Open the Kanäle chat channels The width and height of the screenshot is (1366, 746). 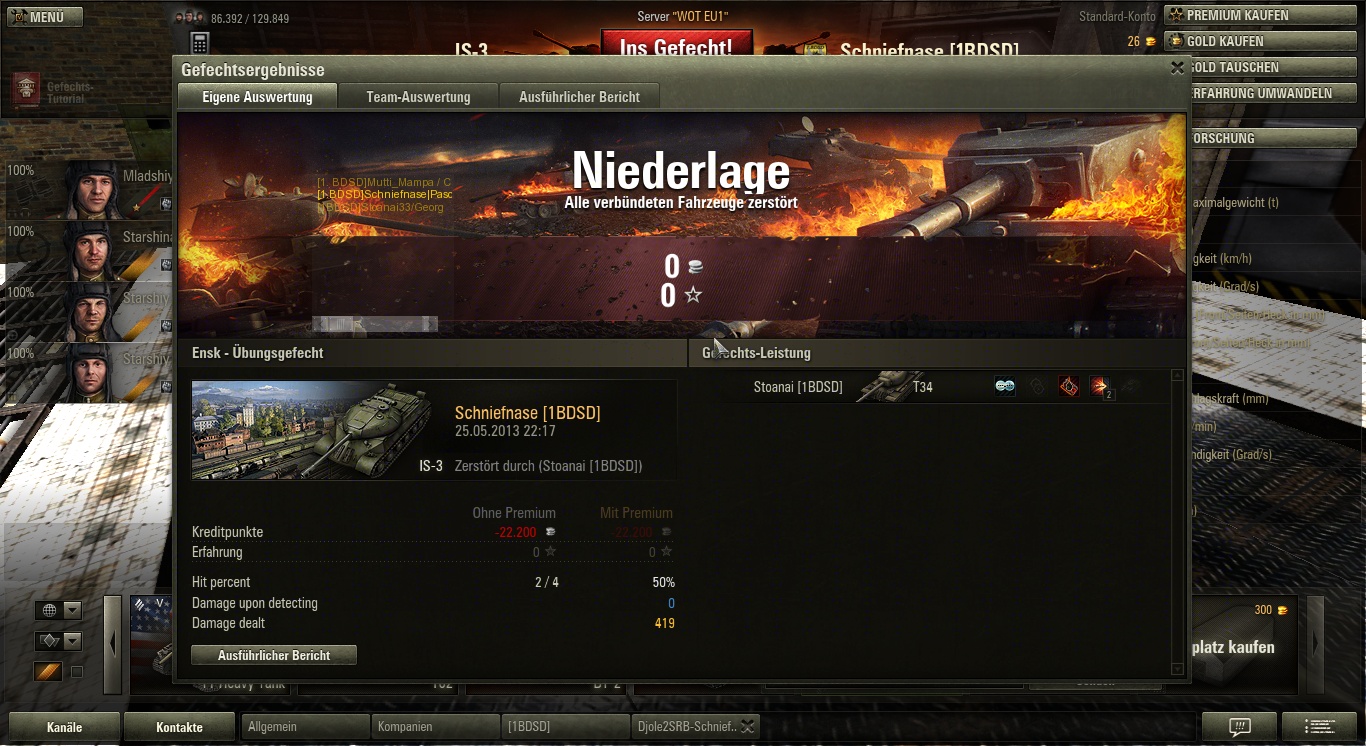coord(65,727)
